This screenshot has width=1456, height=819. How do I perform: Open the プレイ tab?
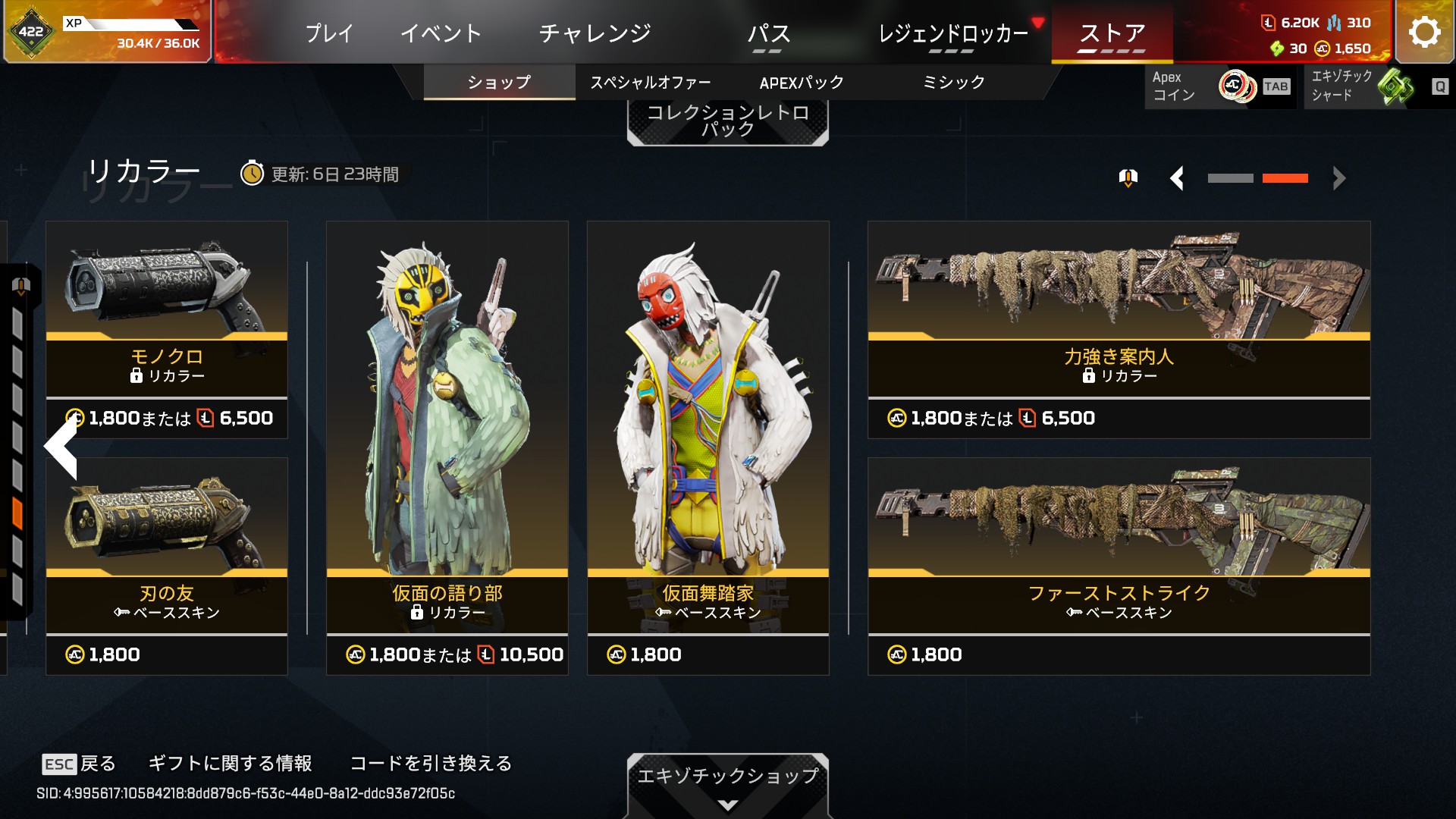tap(329, 33)
